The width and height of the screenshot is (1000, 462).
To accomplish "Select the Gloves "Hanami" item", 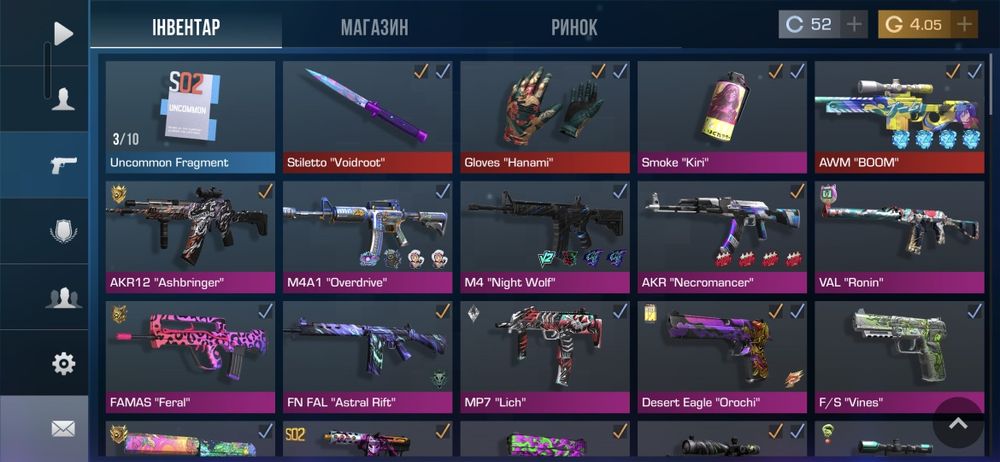I will (545, 117).
